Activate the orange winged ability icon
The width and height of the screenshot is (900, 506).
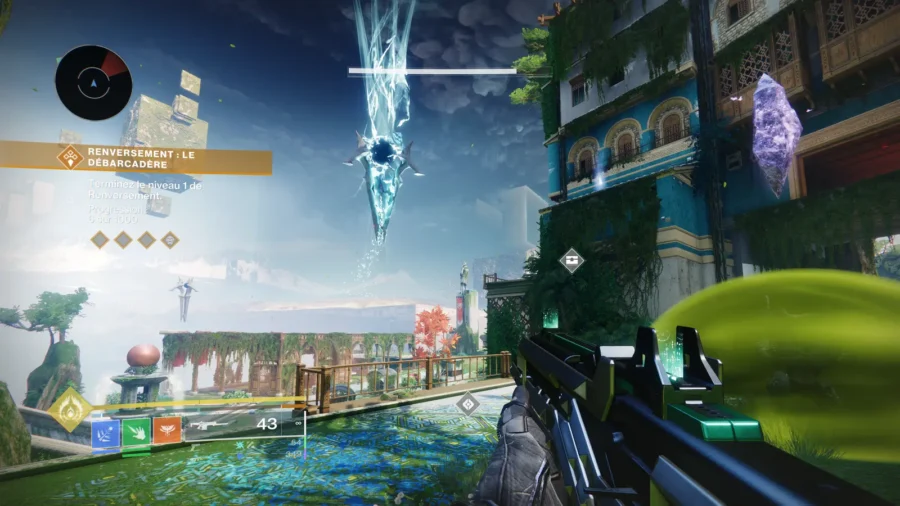[x=167, y=432]
